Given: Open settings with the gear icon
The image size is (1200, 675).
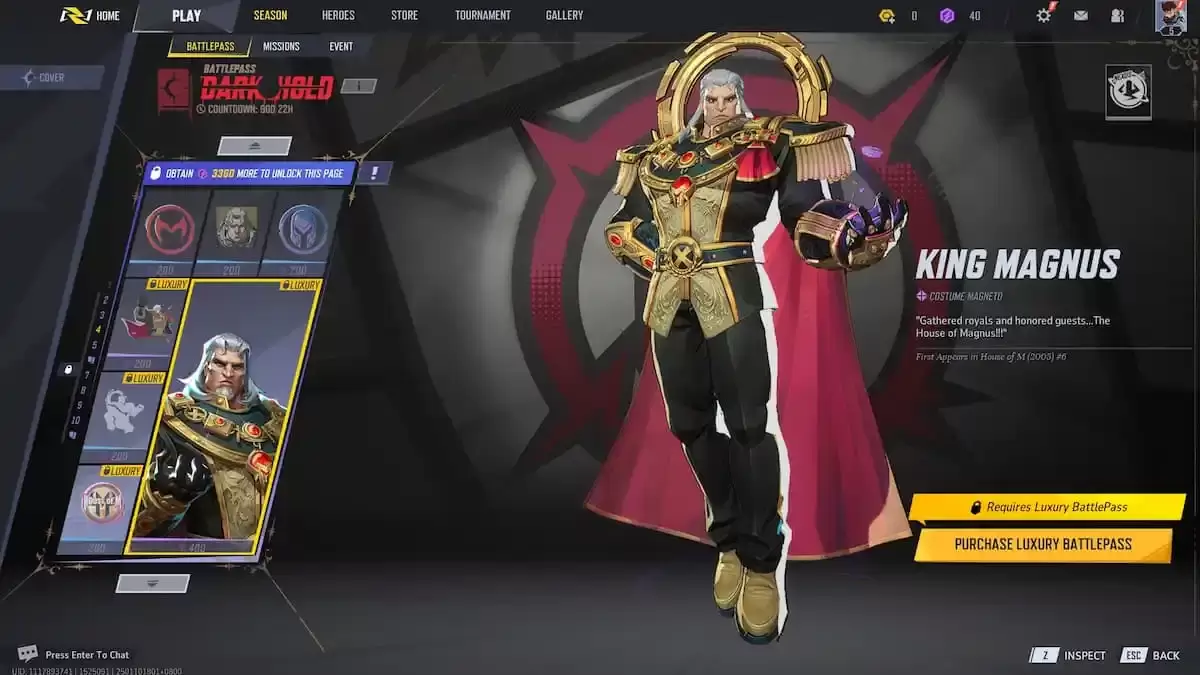Looking at the screenshot, I should 1044,15.
